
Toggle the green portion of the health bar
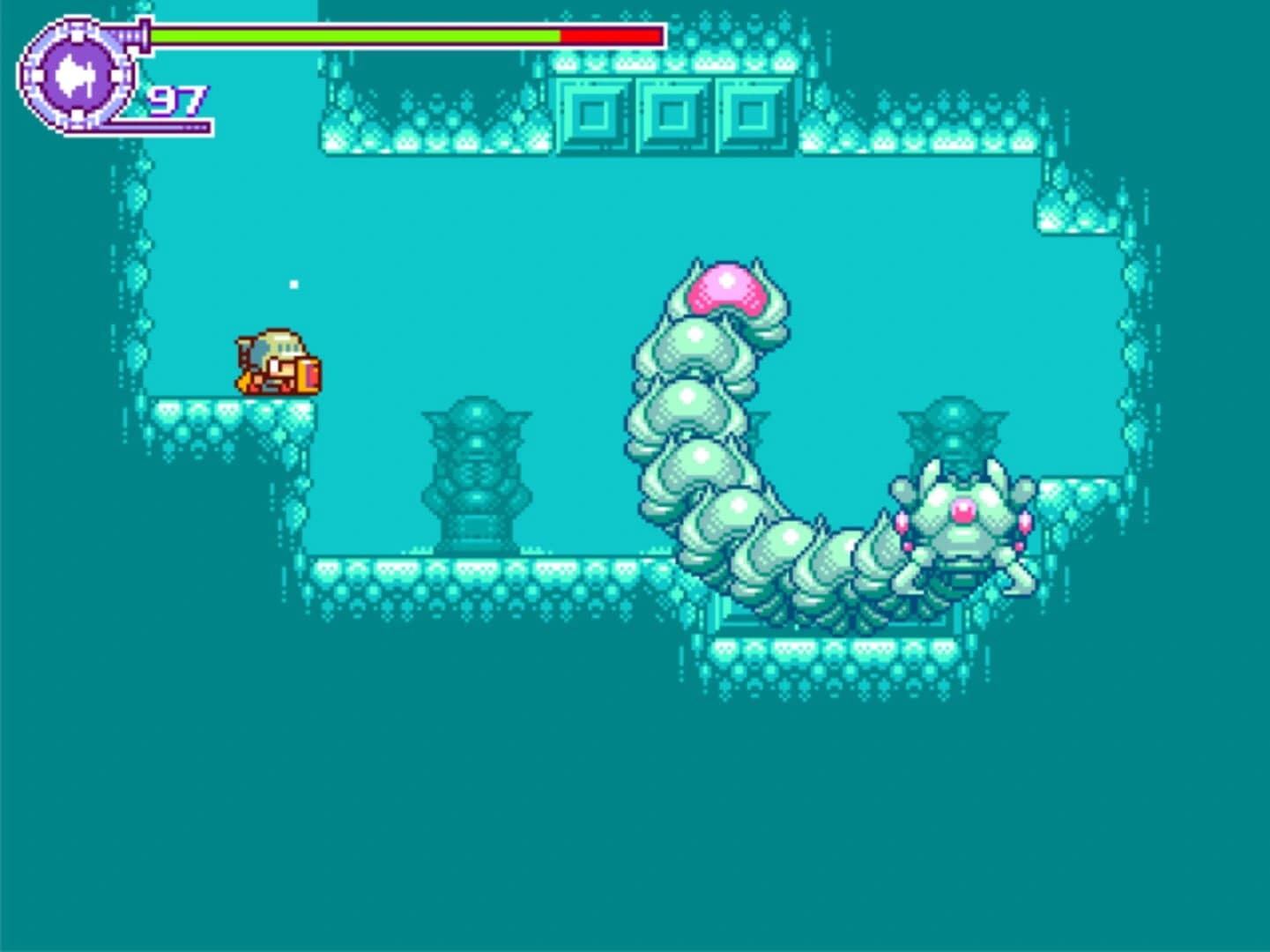tap(353, 37)
